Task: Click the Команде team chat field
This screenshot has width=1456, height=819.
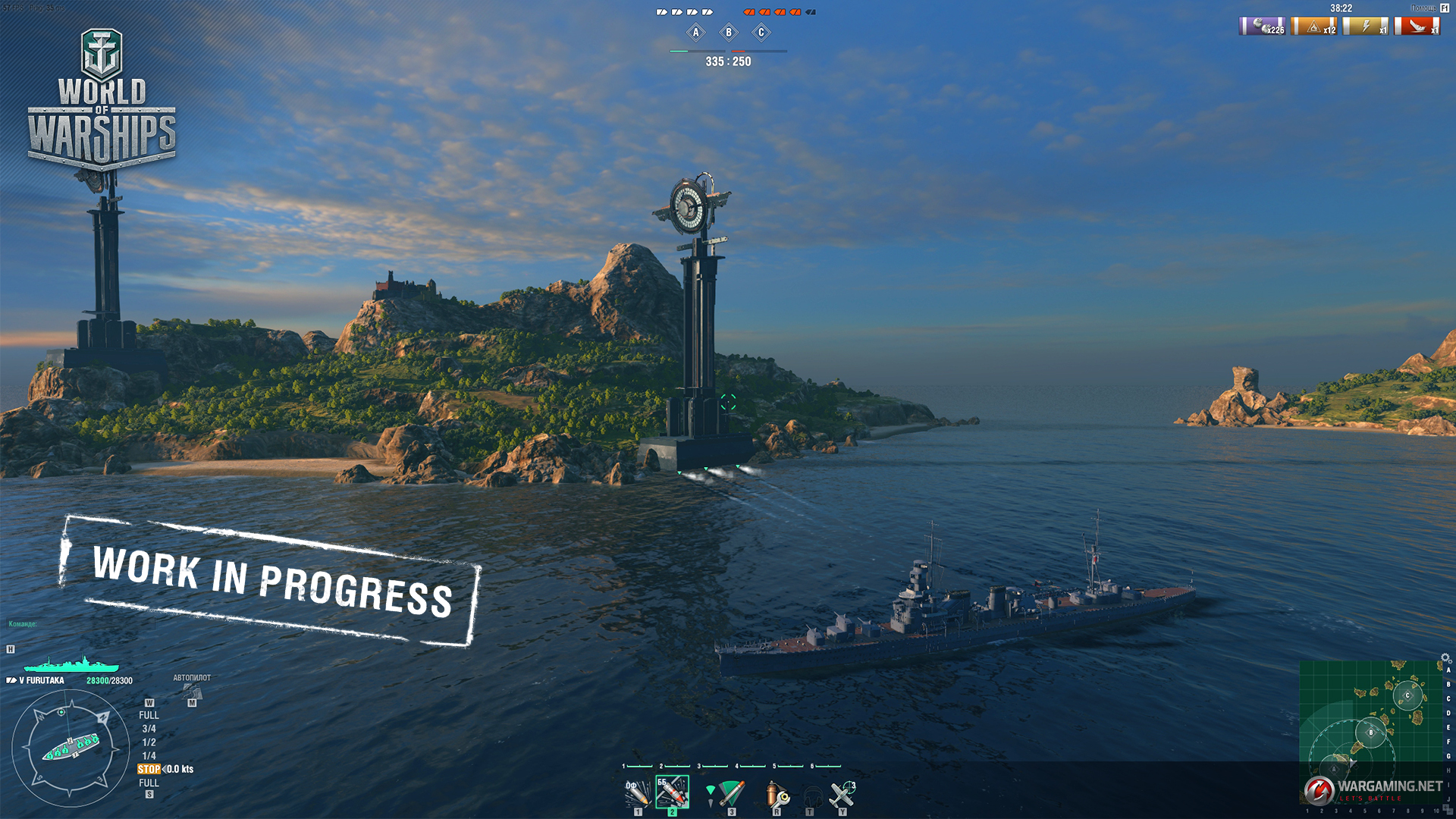Action: (x=23, y=624)
